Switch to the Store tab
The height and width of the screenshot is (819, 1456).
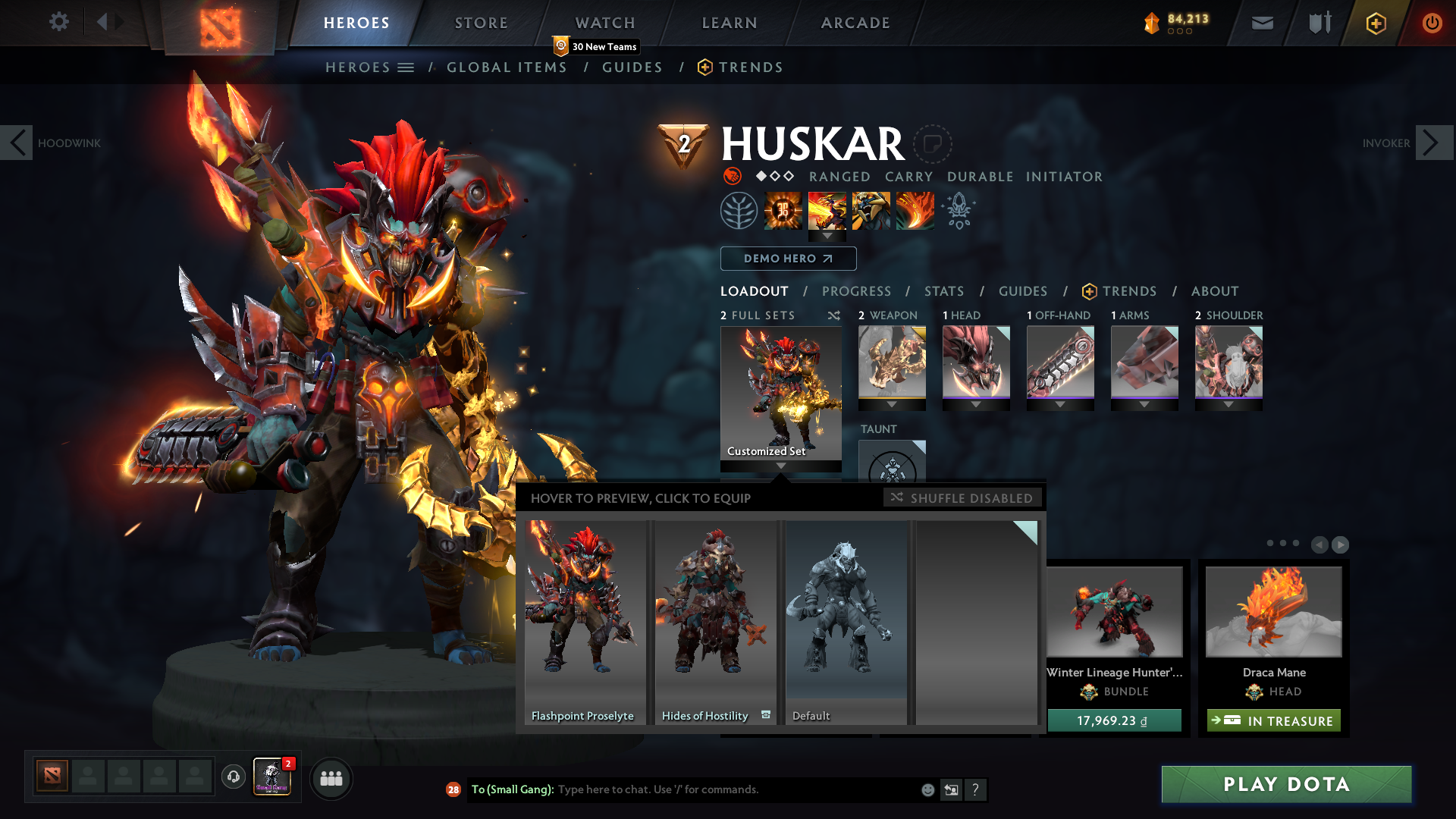pos(481,23)
